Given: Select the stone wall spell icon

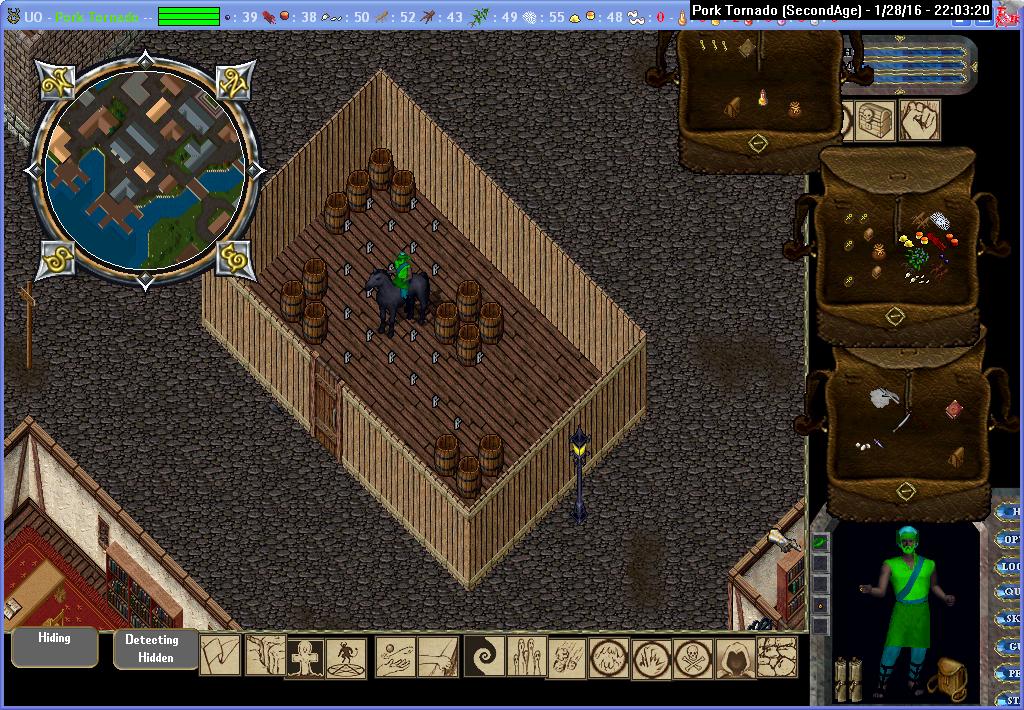Looking at the screenshot, I should tap(777, 657).
